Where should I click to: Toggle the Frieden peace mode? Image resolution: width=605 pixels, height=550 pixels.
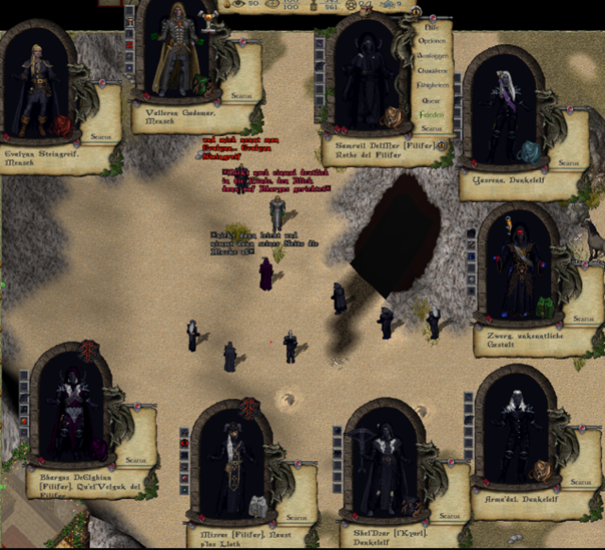click(x=432, y=114)
